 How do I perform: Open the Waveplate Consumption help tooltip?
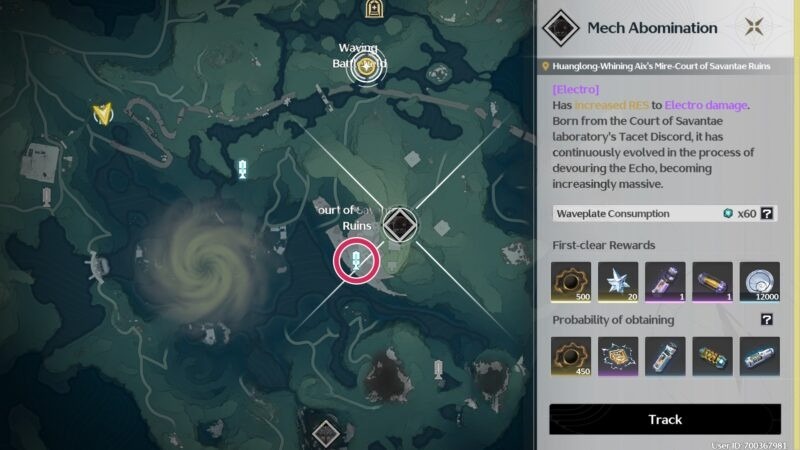[x=767, y=214]
